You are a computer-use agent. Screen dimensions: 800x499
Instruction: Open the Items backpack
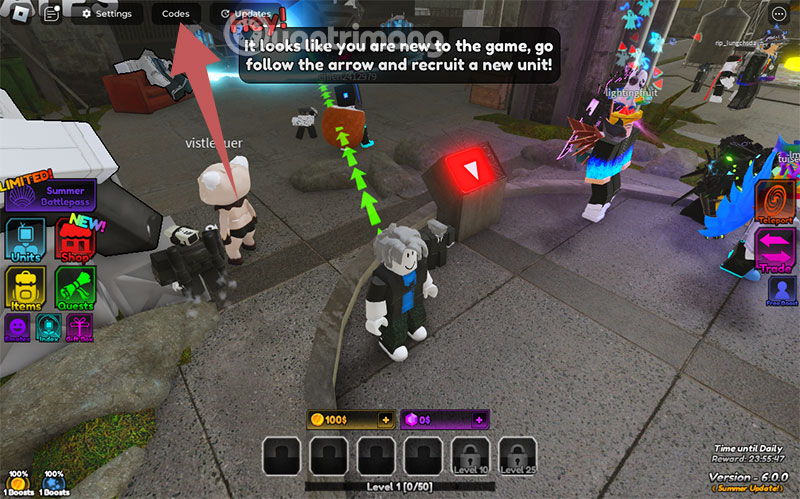pyautogui.click(x=25, y=290)
